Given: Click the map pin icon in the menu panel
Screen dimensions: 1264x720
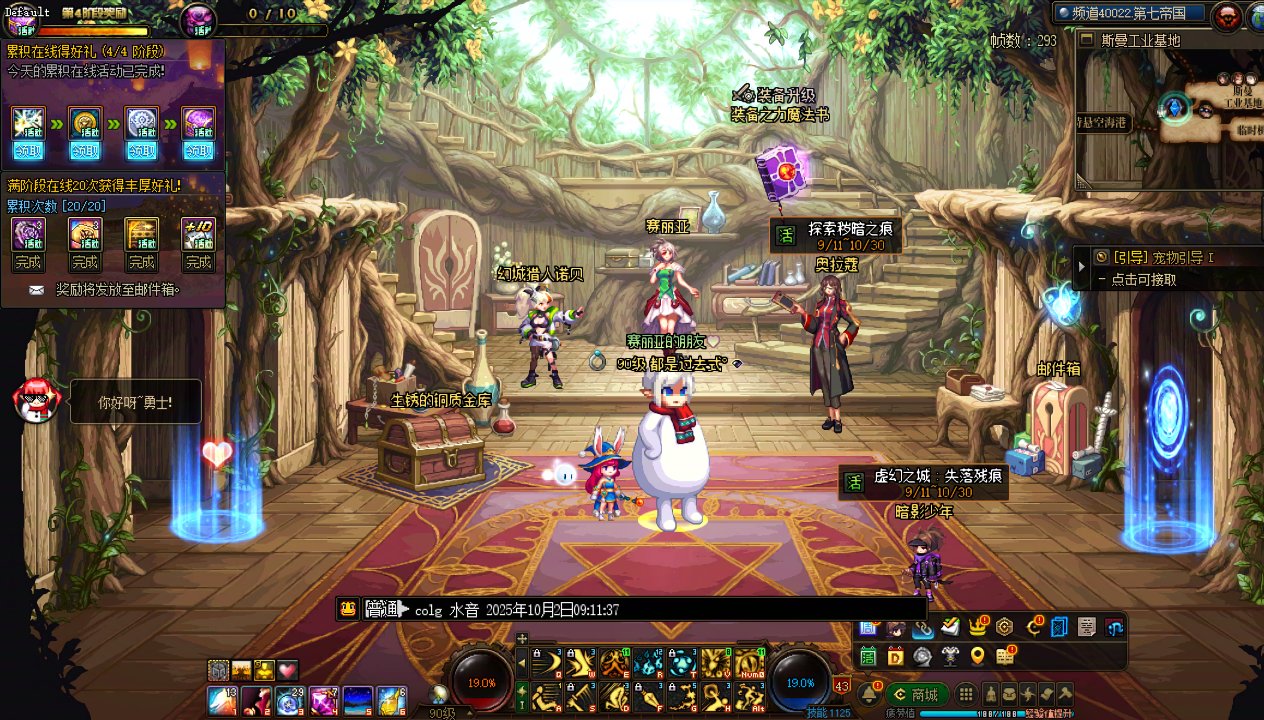Looking at the screenshot, I should point(977,656).
